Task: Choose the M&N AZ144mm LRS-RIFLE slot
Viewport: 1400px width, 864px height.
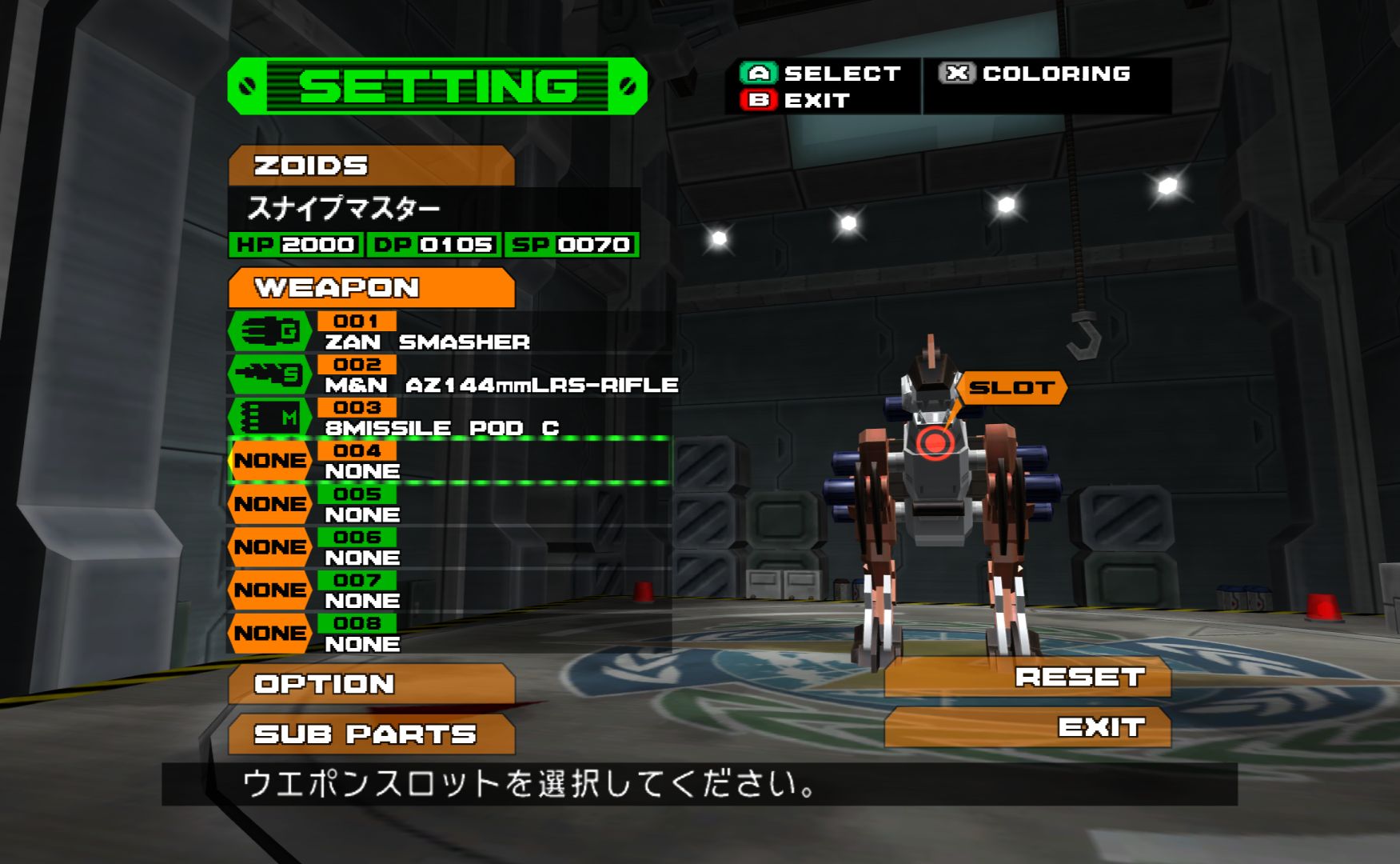Action: click(448, 375)
